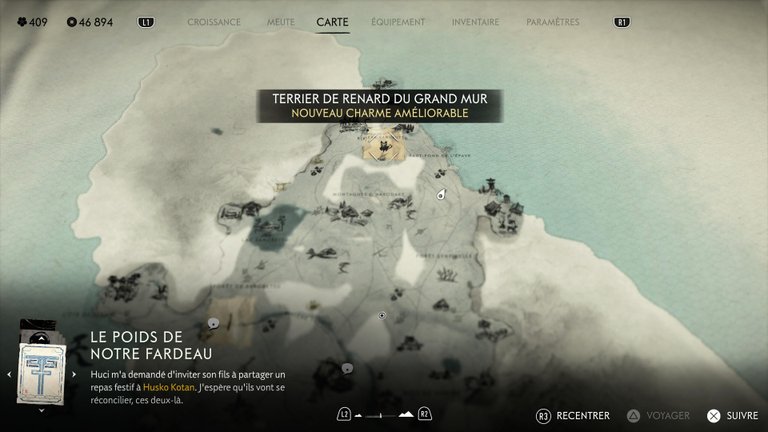Screen dimensions: 768x432
Task: Show the Paramètres tab
Action: (x=552, y=22)
